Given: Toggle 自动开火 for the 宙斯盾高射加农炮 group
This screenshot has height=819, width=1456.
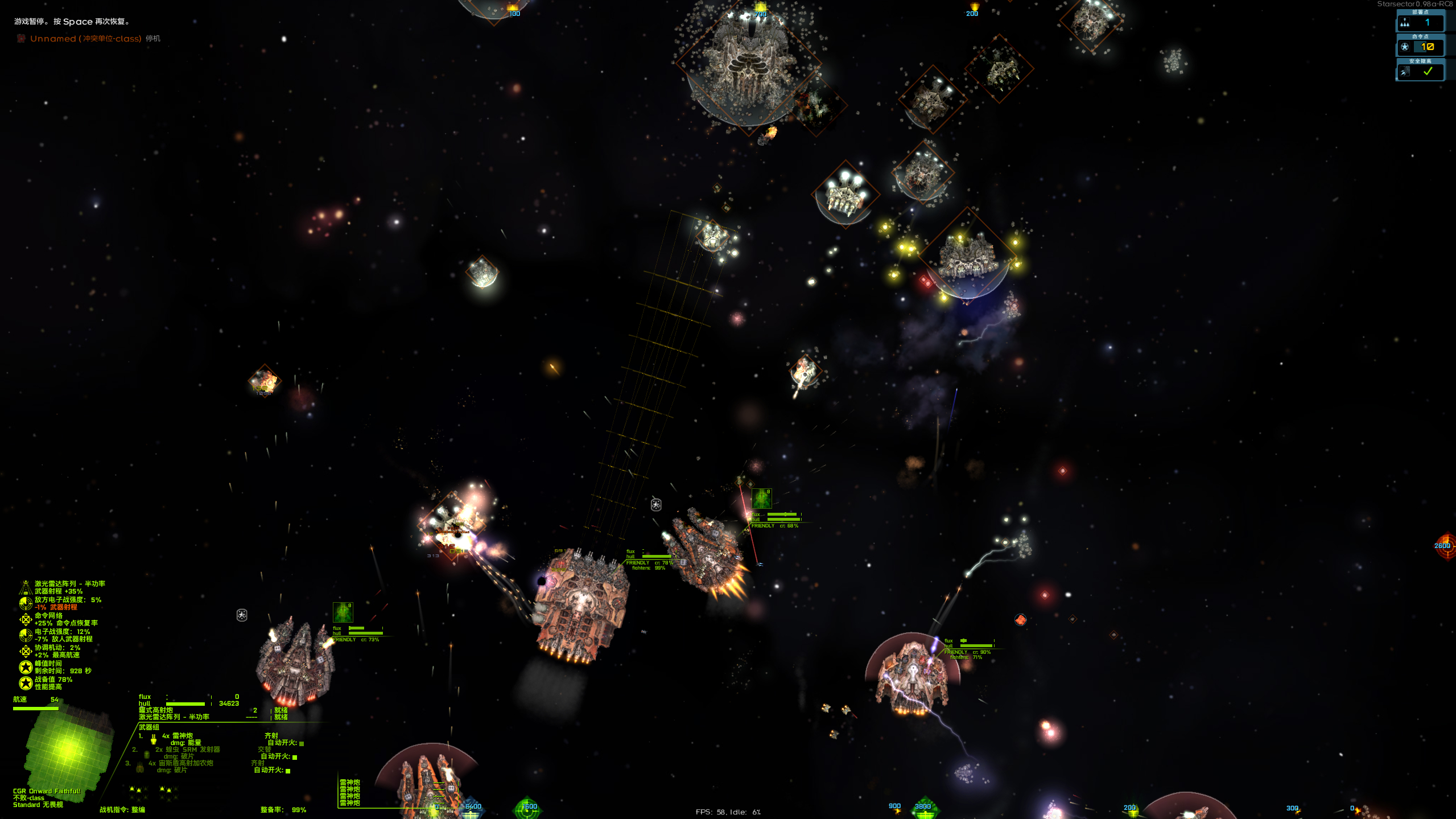Looking at the screenshot, I should pyautogui.click(x=288, y=771).
